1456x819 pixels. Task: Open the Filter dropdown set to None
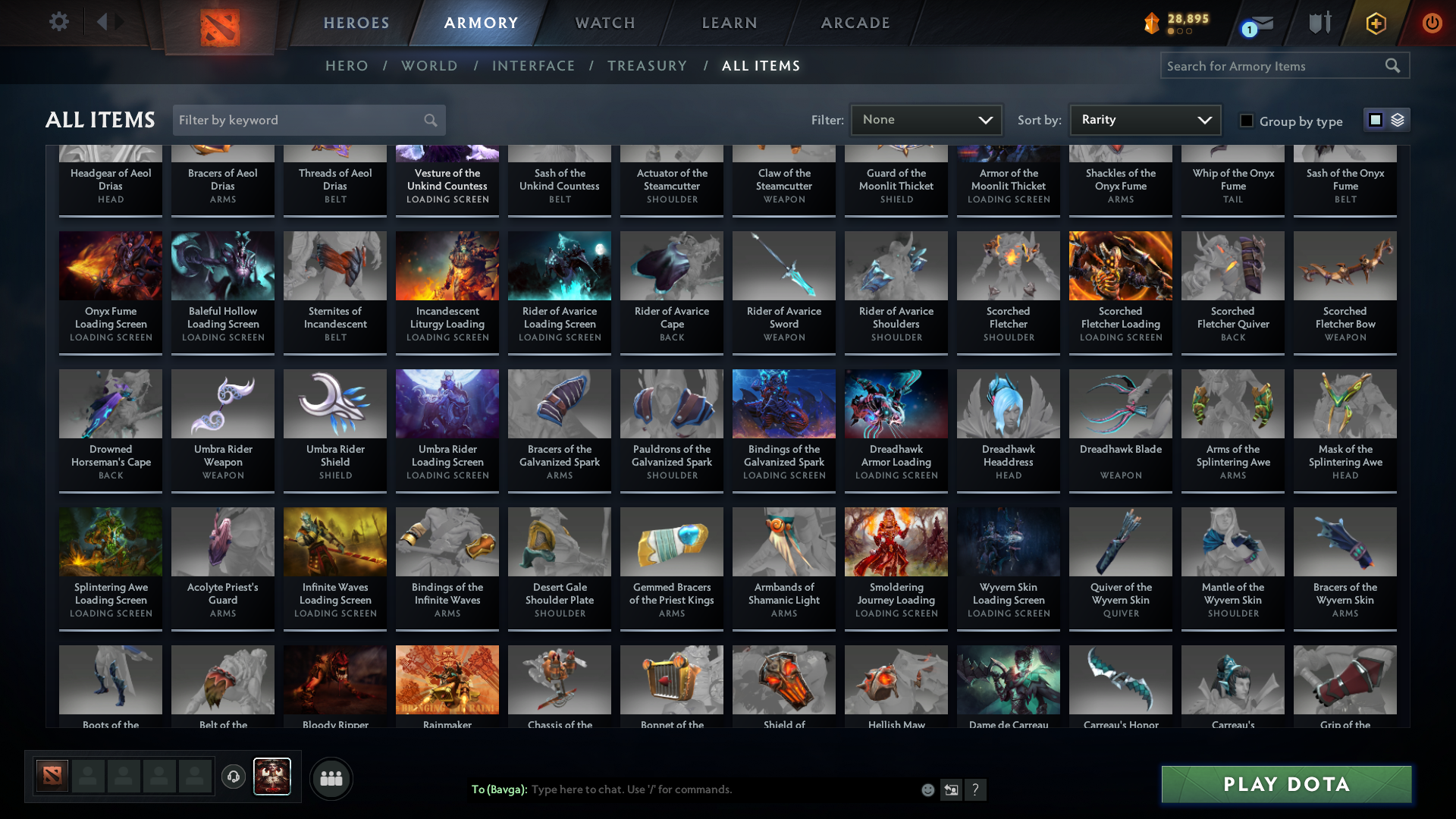pos(926,119)
